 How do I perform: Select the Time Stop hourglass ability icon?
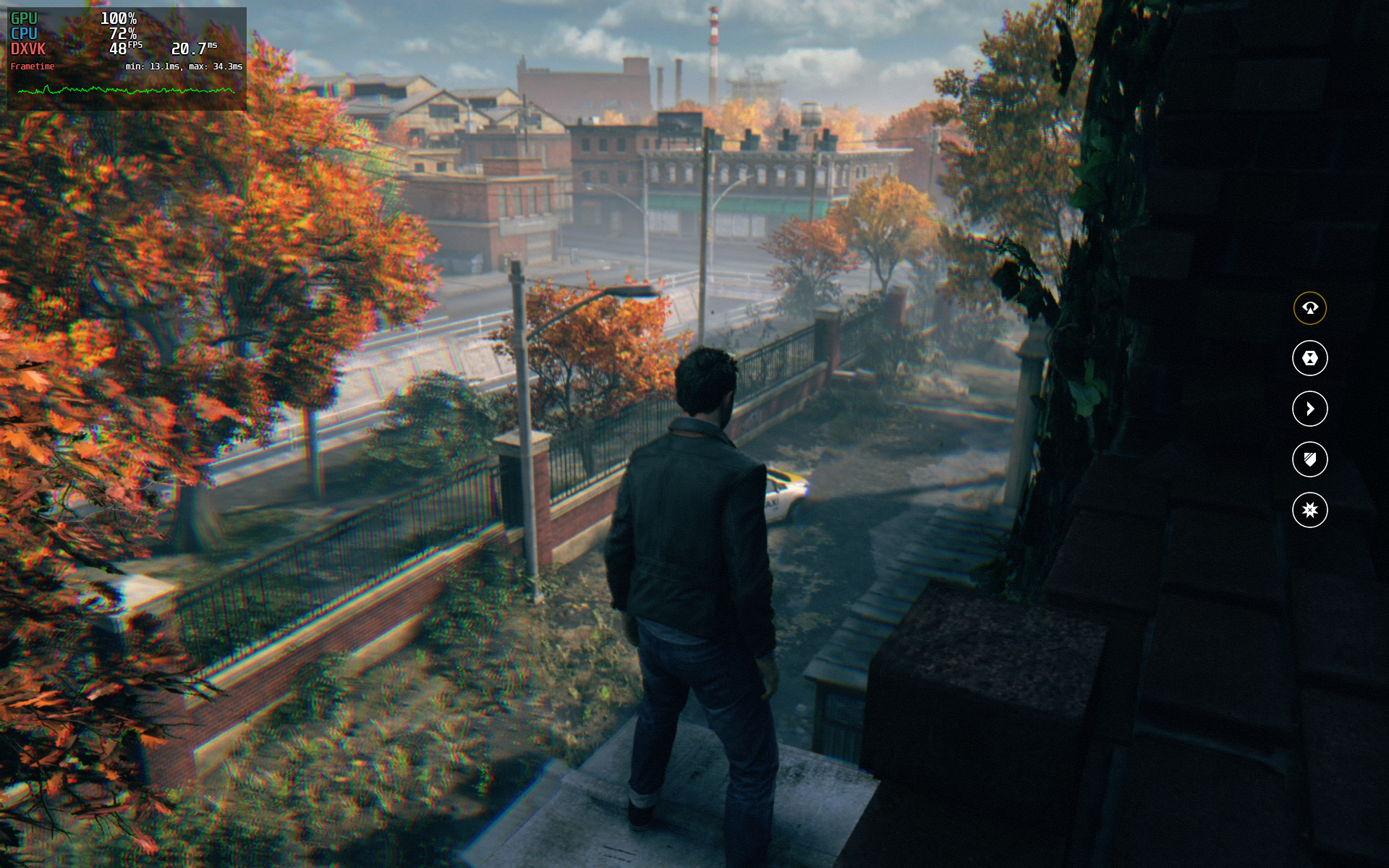[1309, 358]
